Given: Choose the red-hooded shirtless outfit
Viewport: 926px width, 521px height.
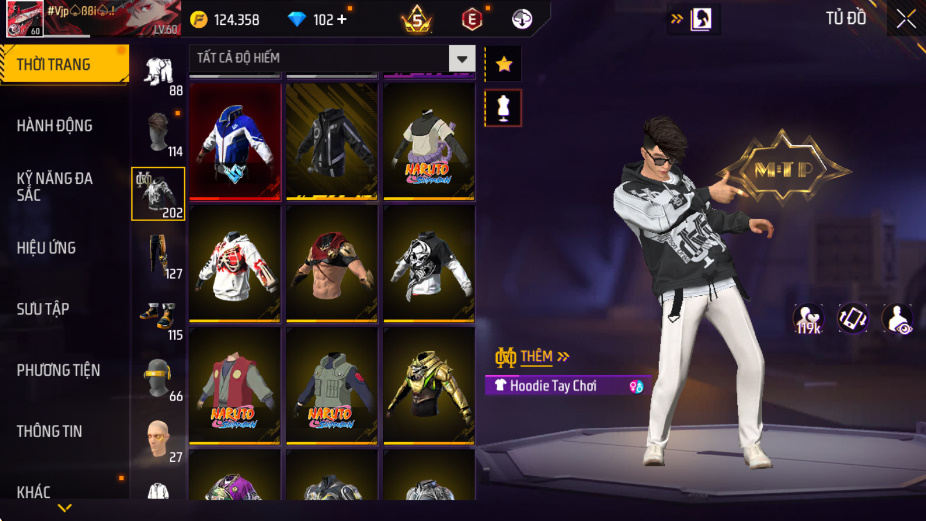Looking at the screenshot, I should click(332, 263).
